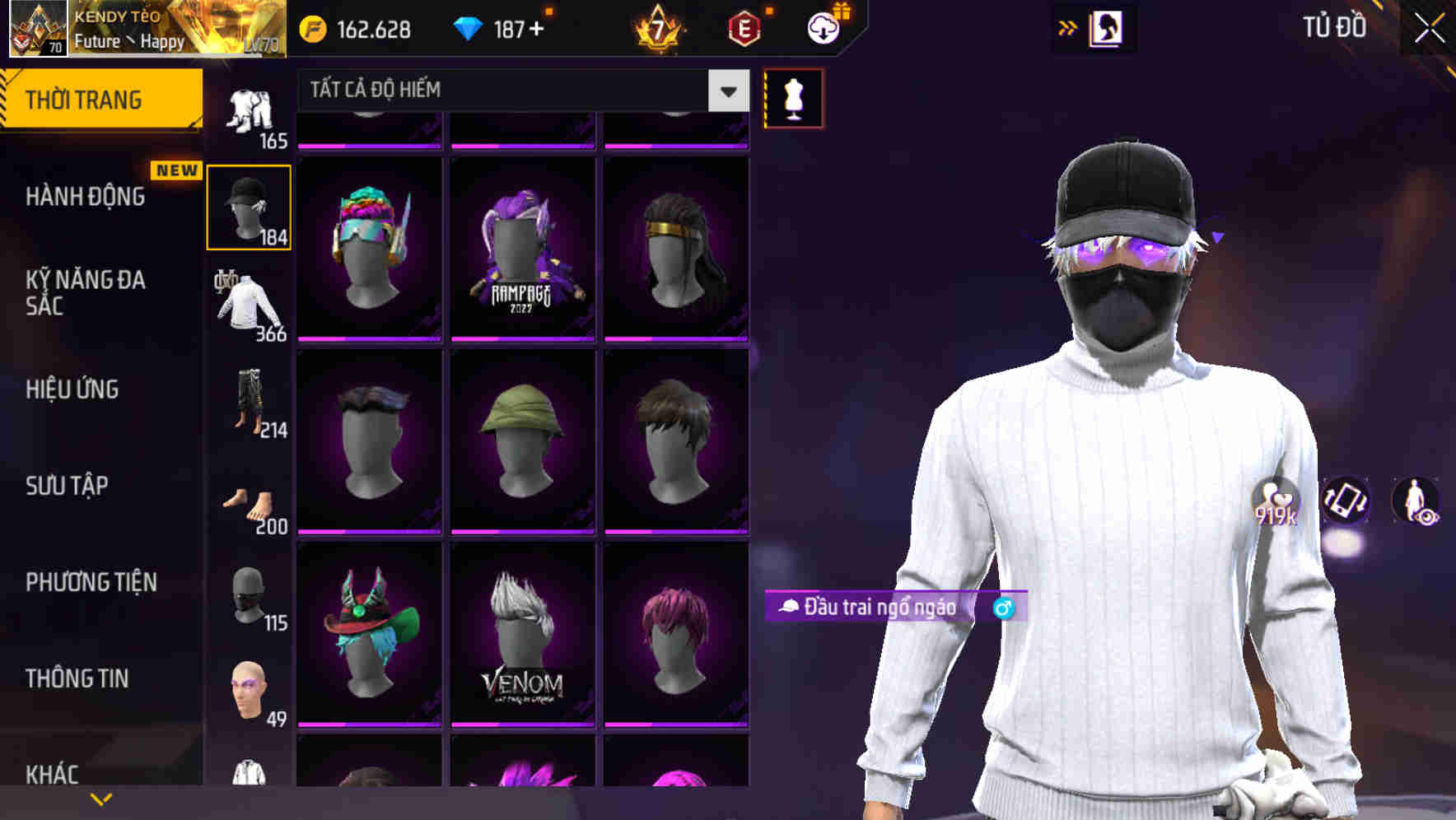Select the shirts category with 366 items
1456x820 pixels.
point(250,305)
